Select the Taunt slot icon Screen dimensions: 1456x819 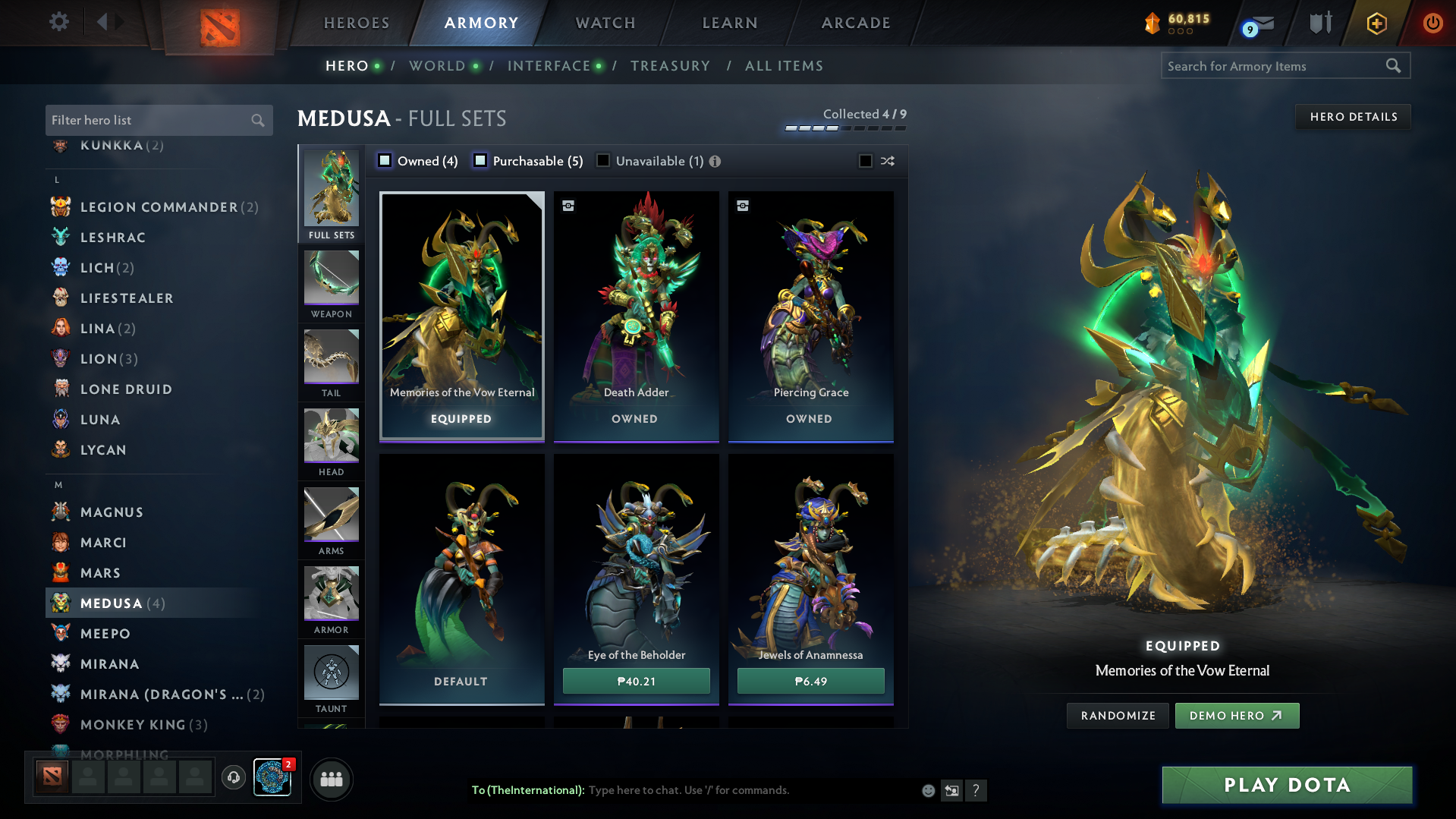[x=331, y=673]
